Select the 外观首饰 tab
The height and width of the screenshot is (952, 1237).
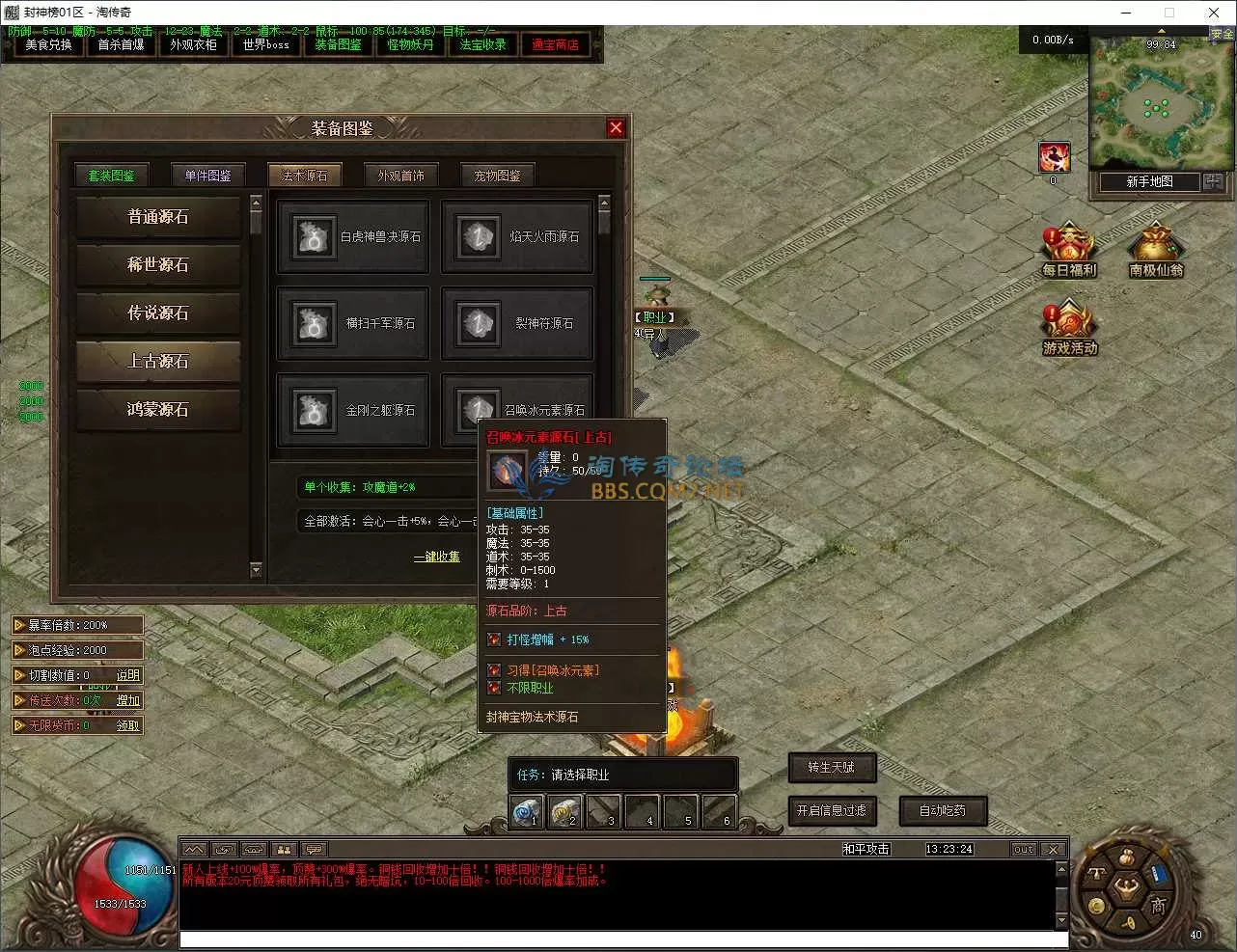401,176
